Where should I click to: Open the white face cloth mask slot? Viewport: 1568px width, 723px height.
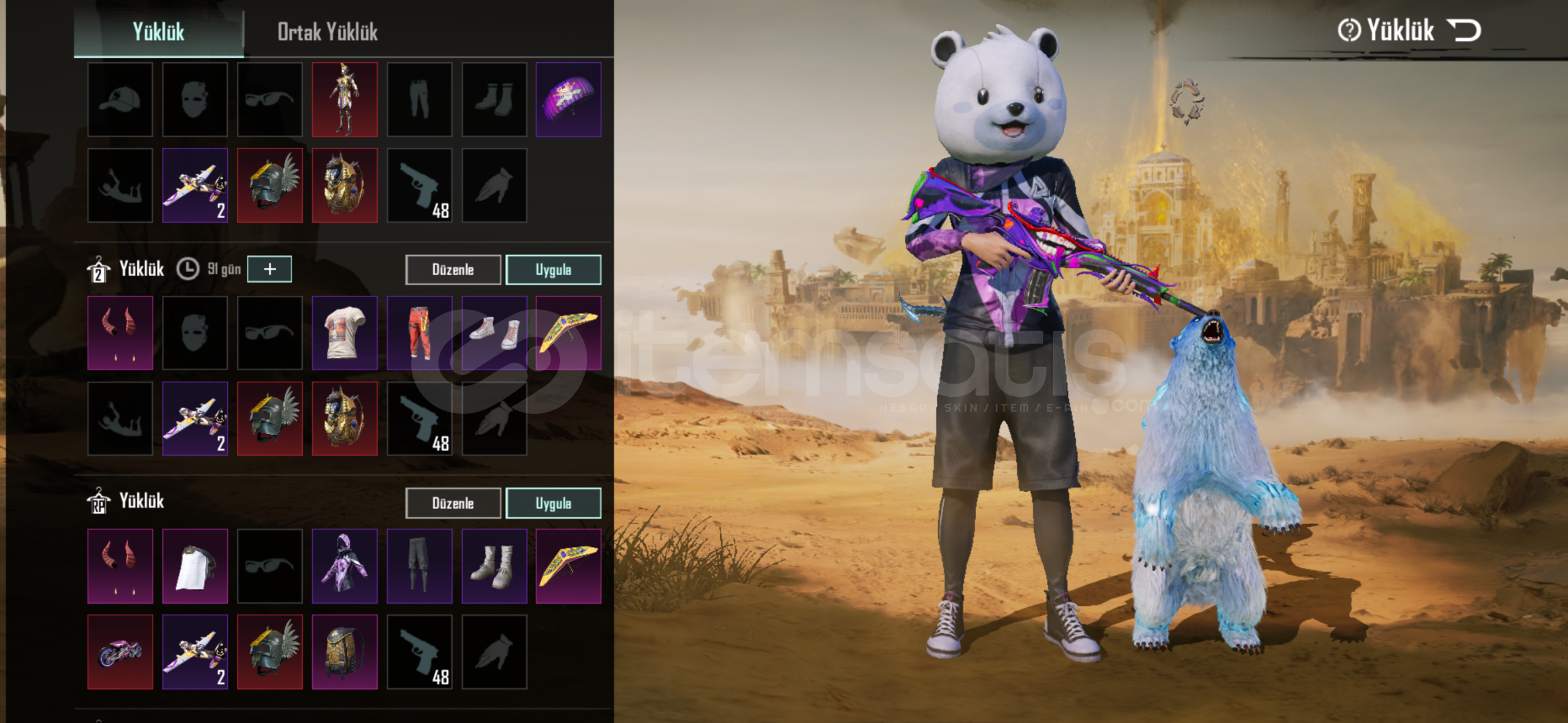[195, 566]
